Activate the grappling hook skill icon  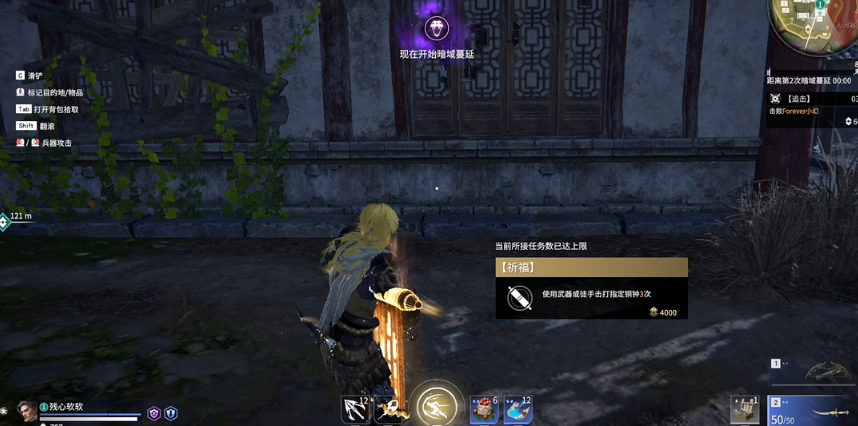356,409
